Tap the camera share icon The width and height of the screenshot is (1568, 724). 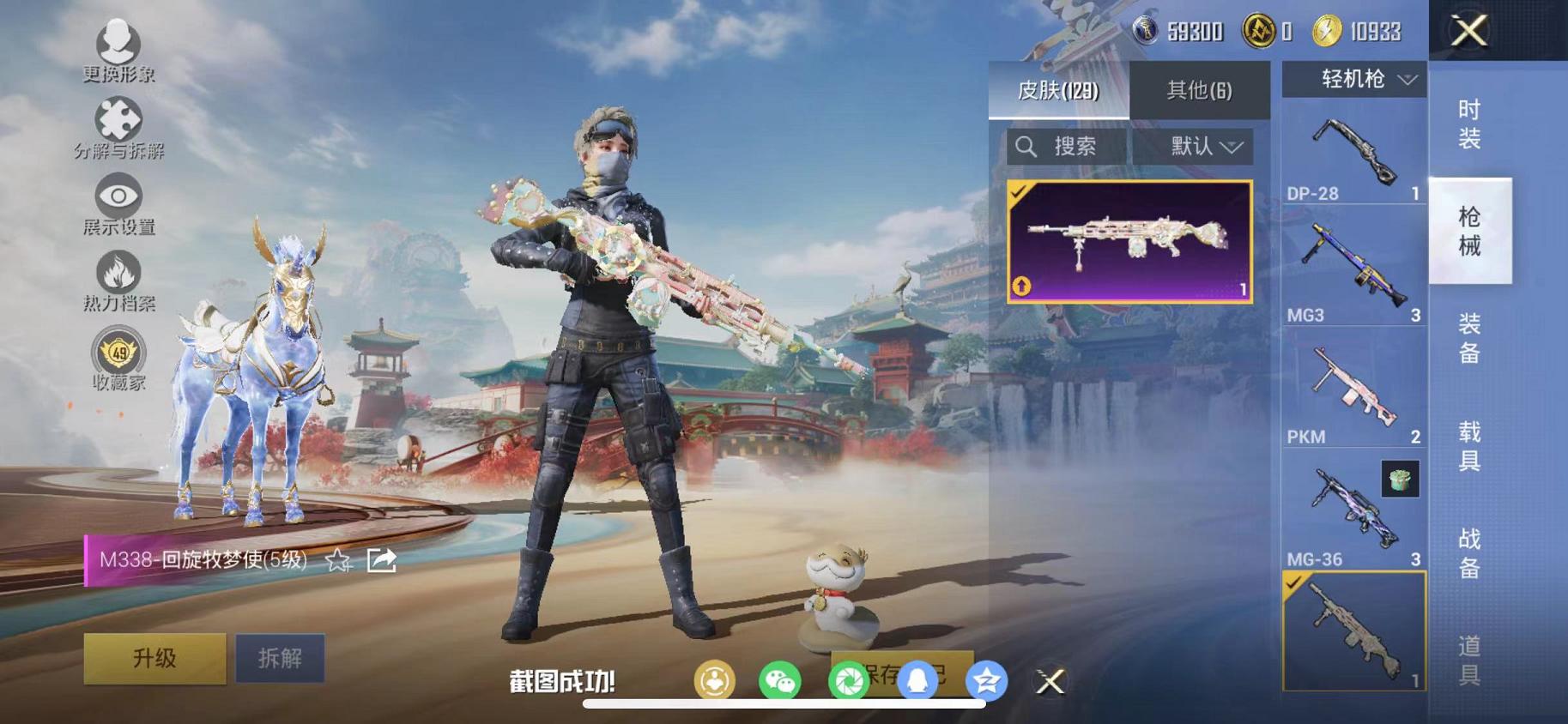coord(851,681)
